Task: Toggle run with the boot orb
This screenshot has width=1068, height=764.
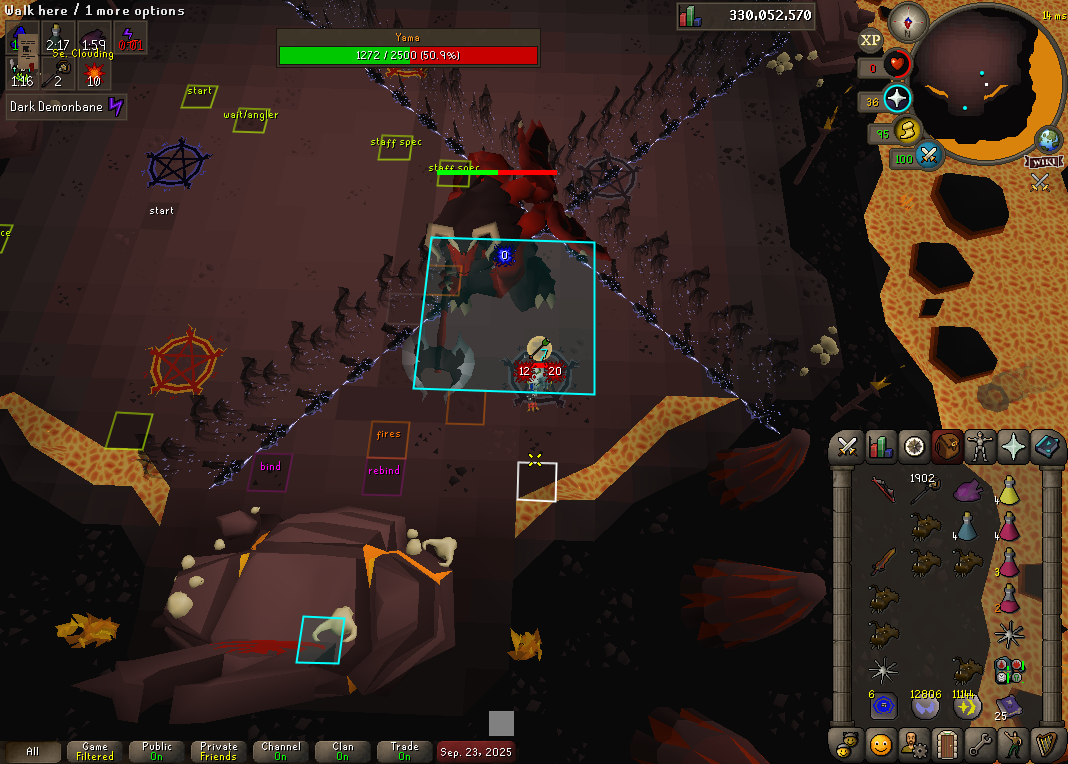Action: tap(907, 131)
